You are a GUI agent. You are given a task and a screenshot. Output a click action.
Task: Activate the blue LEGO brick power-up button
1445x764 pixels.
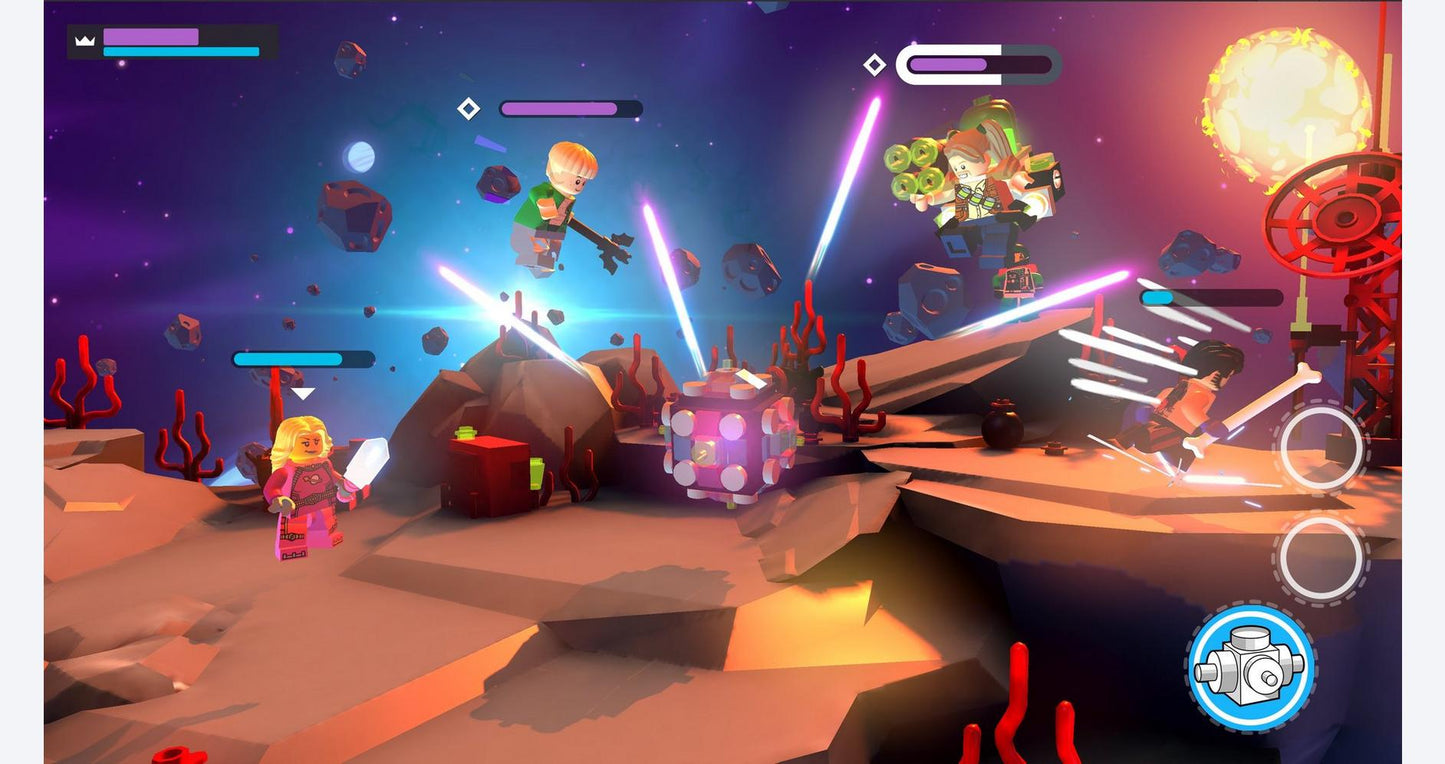tap(1251, 666)
